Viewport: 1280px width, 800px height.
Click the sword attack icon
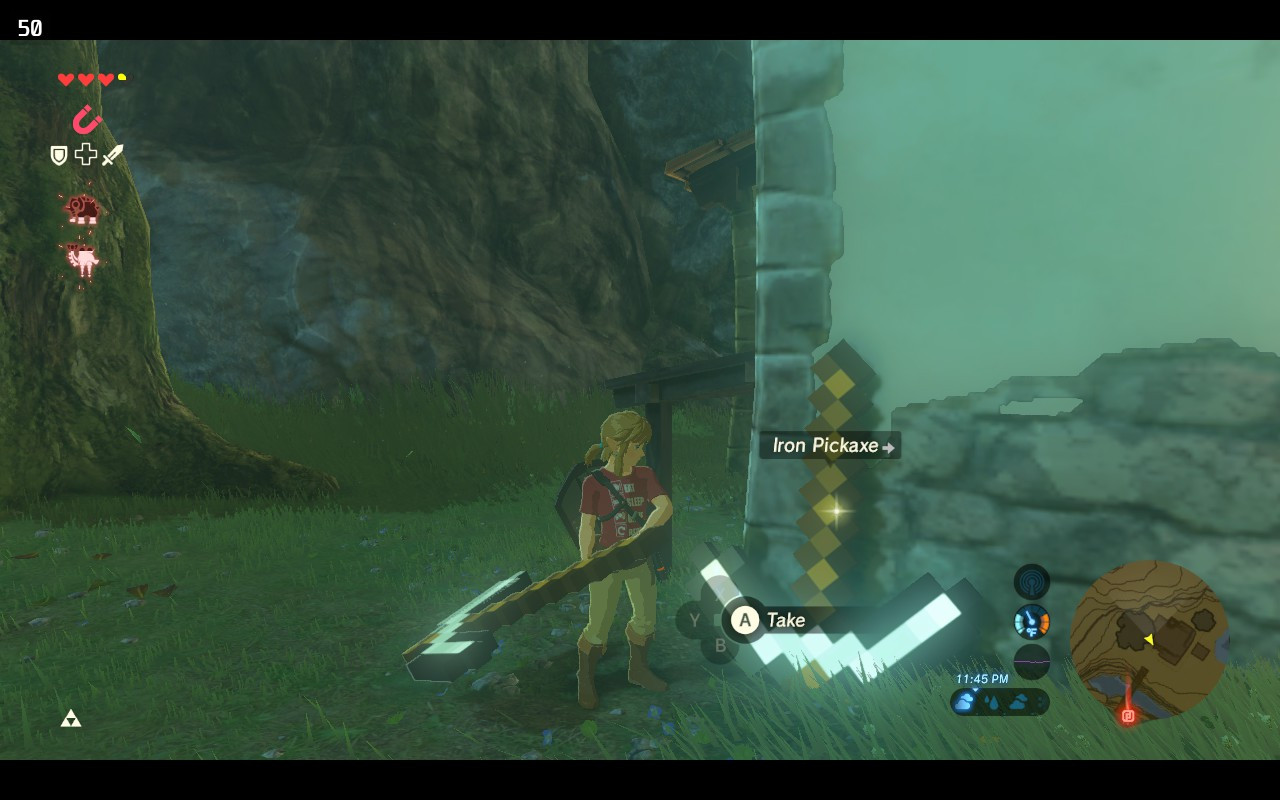point(112,153)
